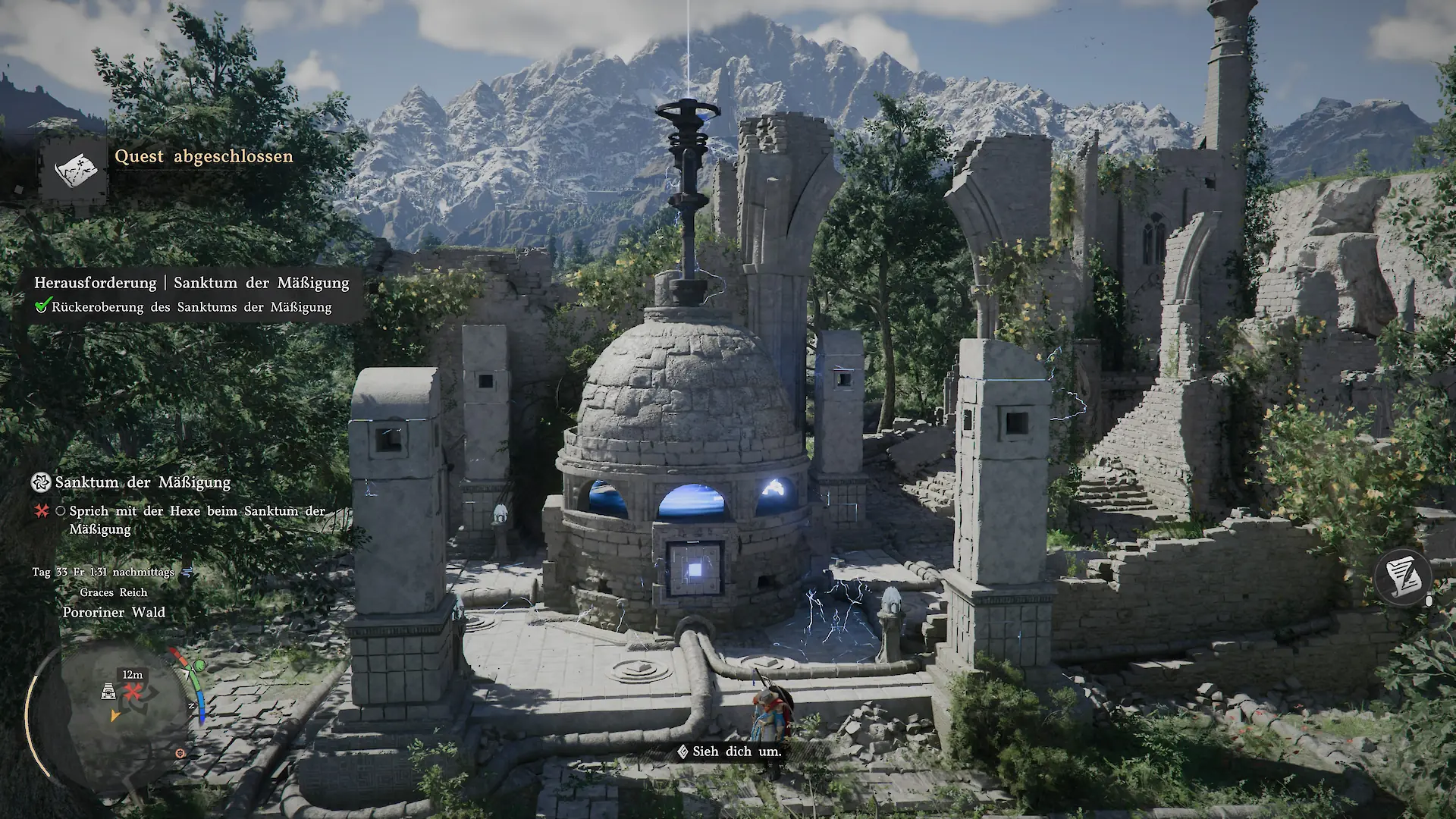Click the Quest abgeschlossen map icon

(74, 168)
